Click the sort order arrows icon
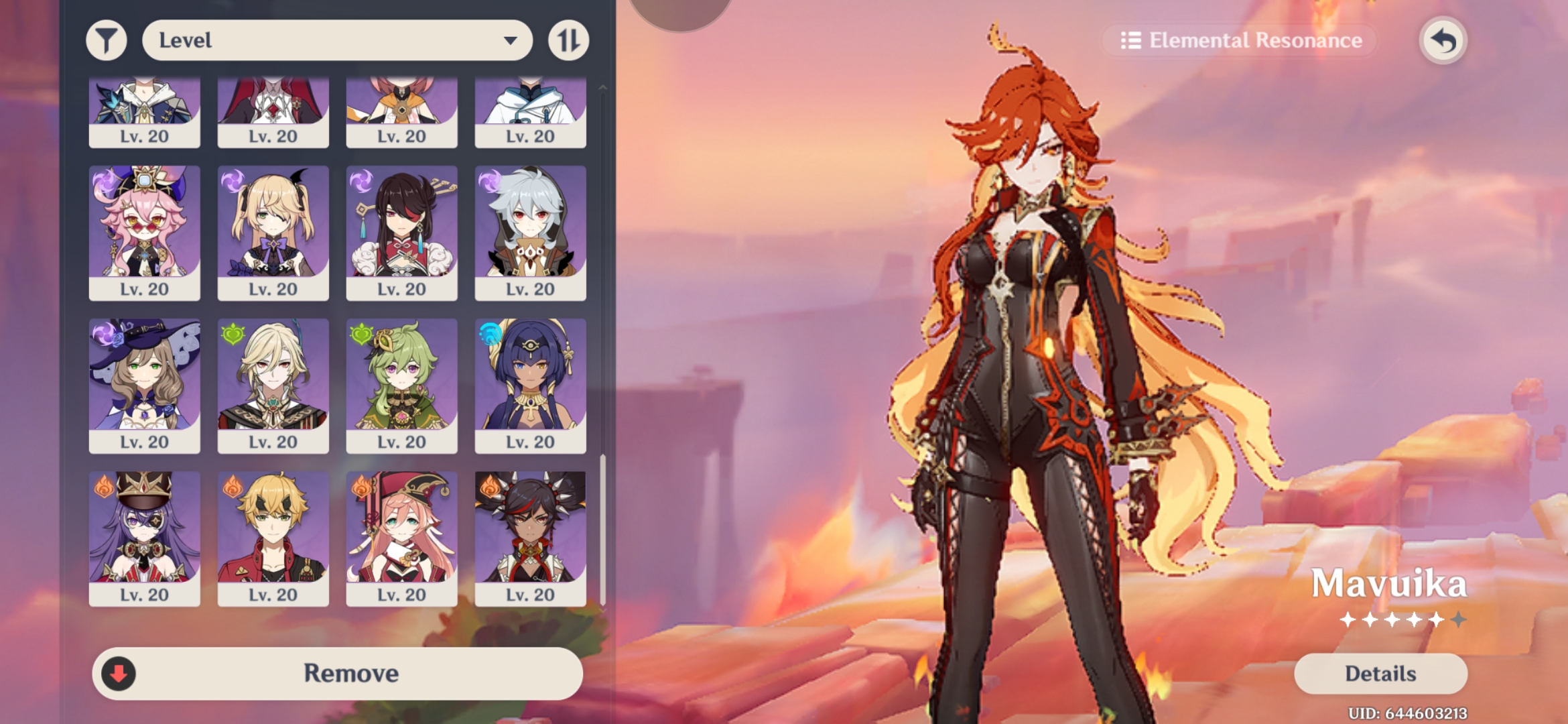This screenshot has height=724, width=1568. 568,40
